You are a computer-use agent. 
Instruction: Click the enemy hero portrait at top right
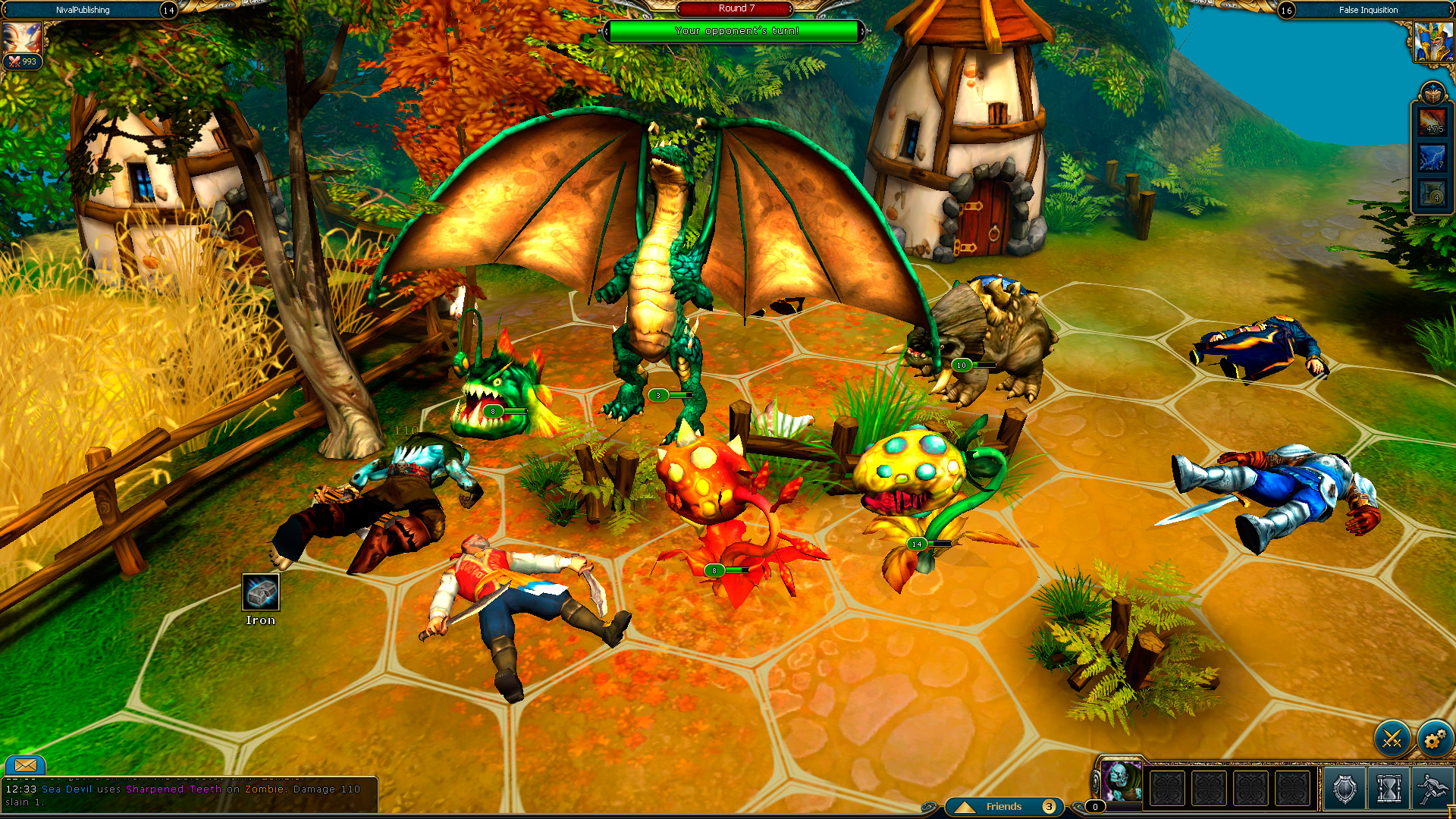pos(1433,42)
